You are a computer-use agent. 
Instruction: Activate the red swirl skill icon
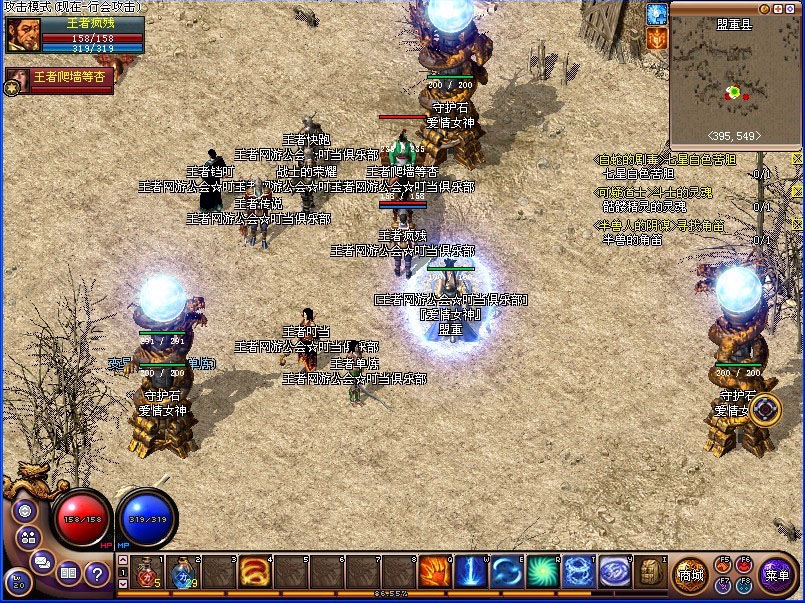pos(252,571)
